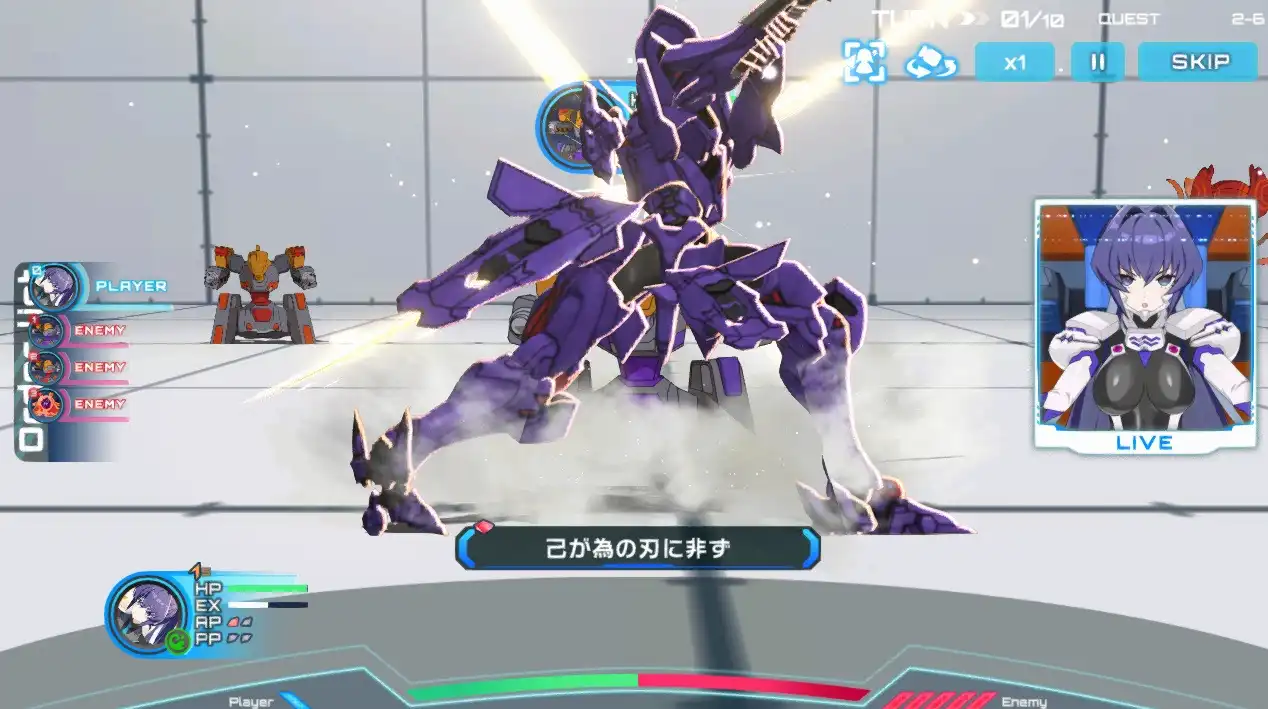This screenshot has height=709, width=1268.
Task: Click the pilot portrait beside the HP bar
Action: 148,613
